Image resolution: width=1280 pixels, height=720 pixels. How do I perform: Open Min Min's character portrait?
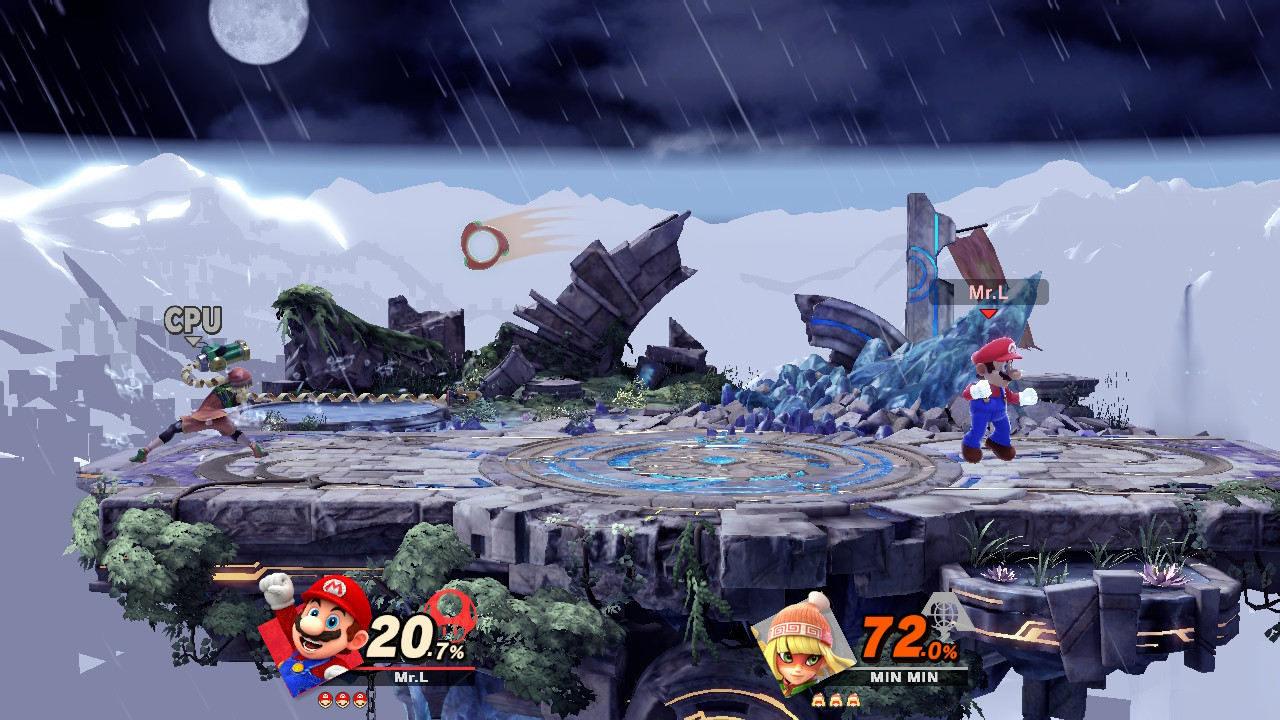pyautogui.click(x=801, y=646)
